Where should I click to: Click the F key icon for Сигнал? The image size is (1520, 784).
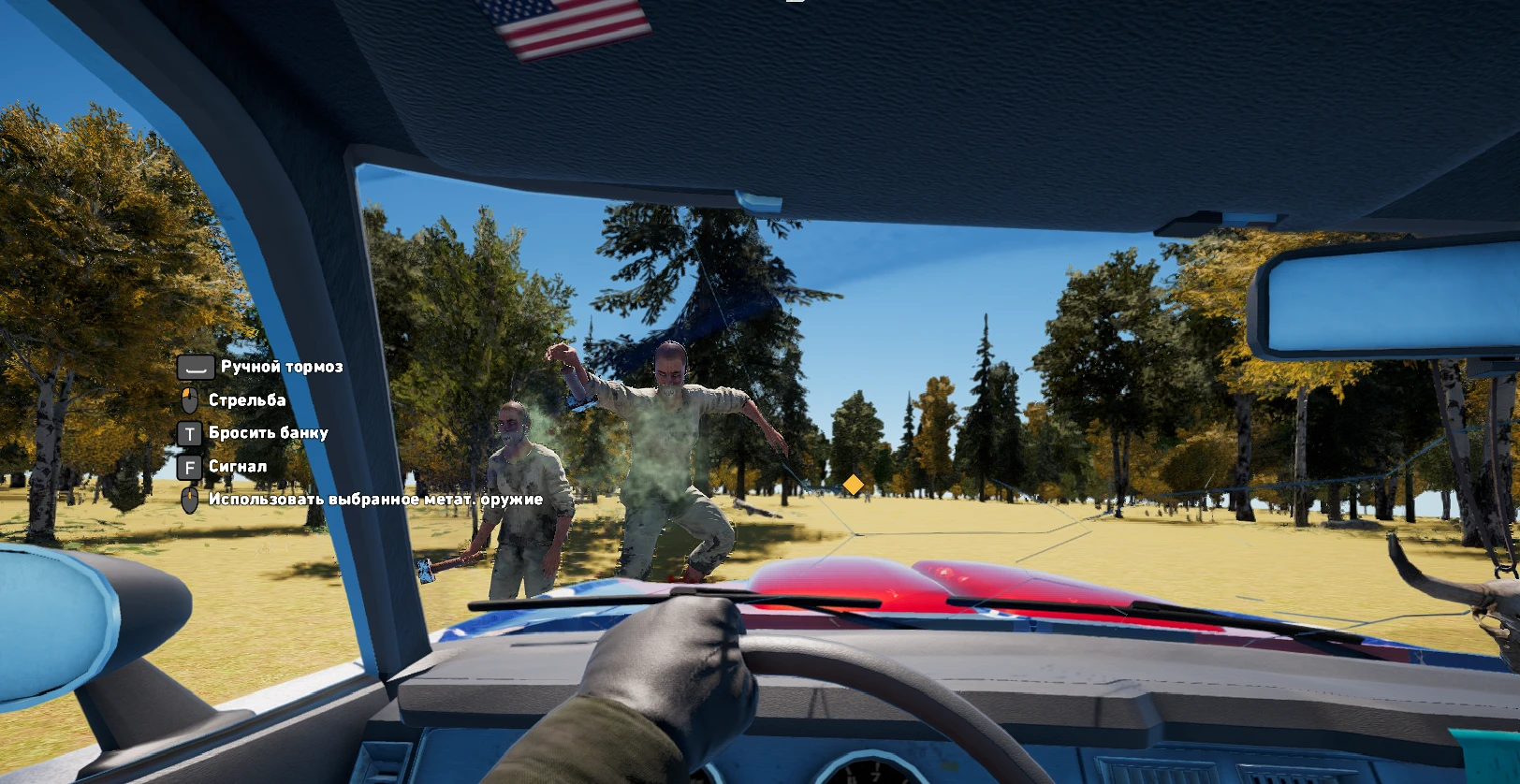(190, 465)
